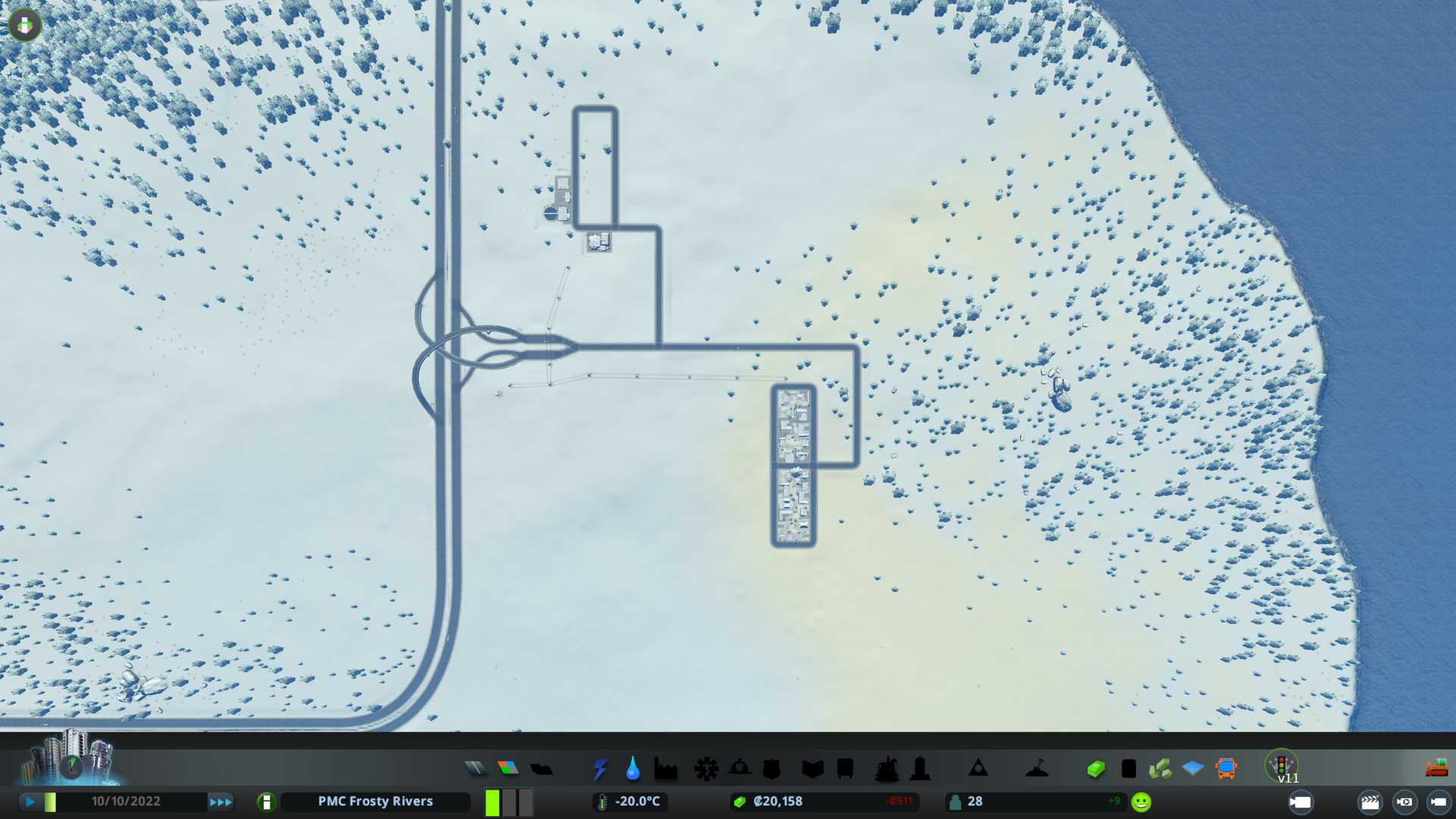Click the play simulation button

tap(30, 802)
